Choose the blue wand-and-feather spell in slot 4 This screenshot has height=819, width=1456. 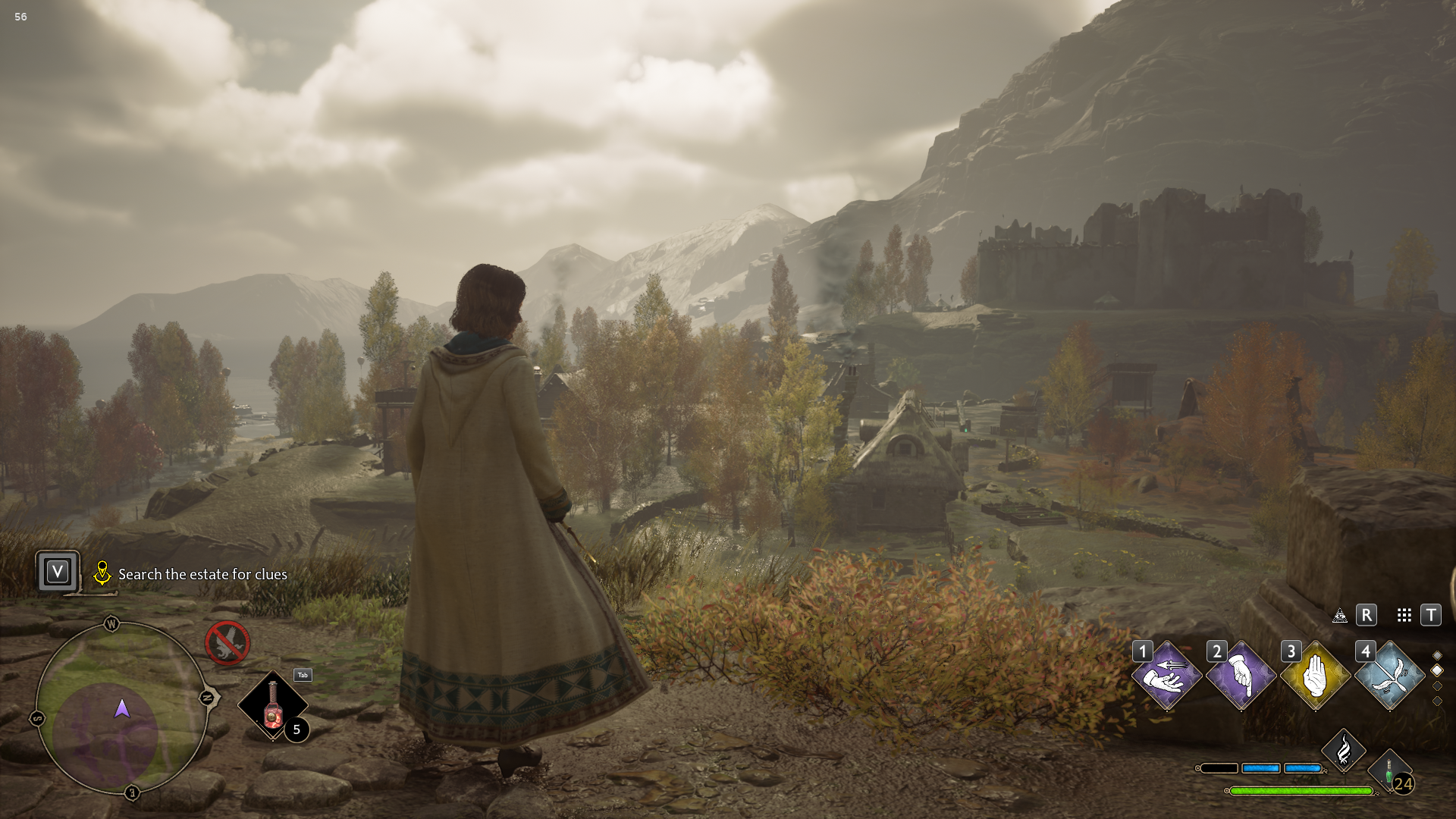[1389, 676]
